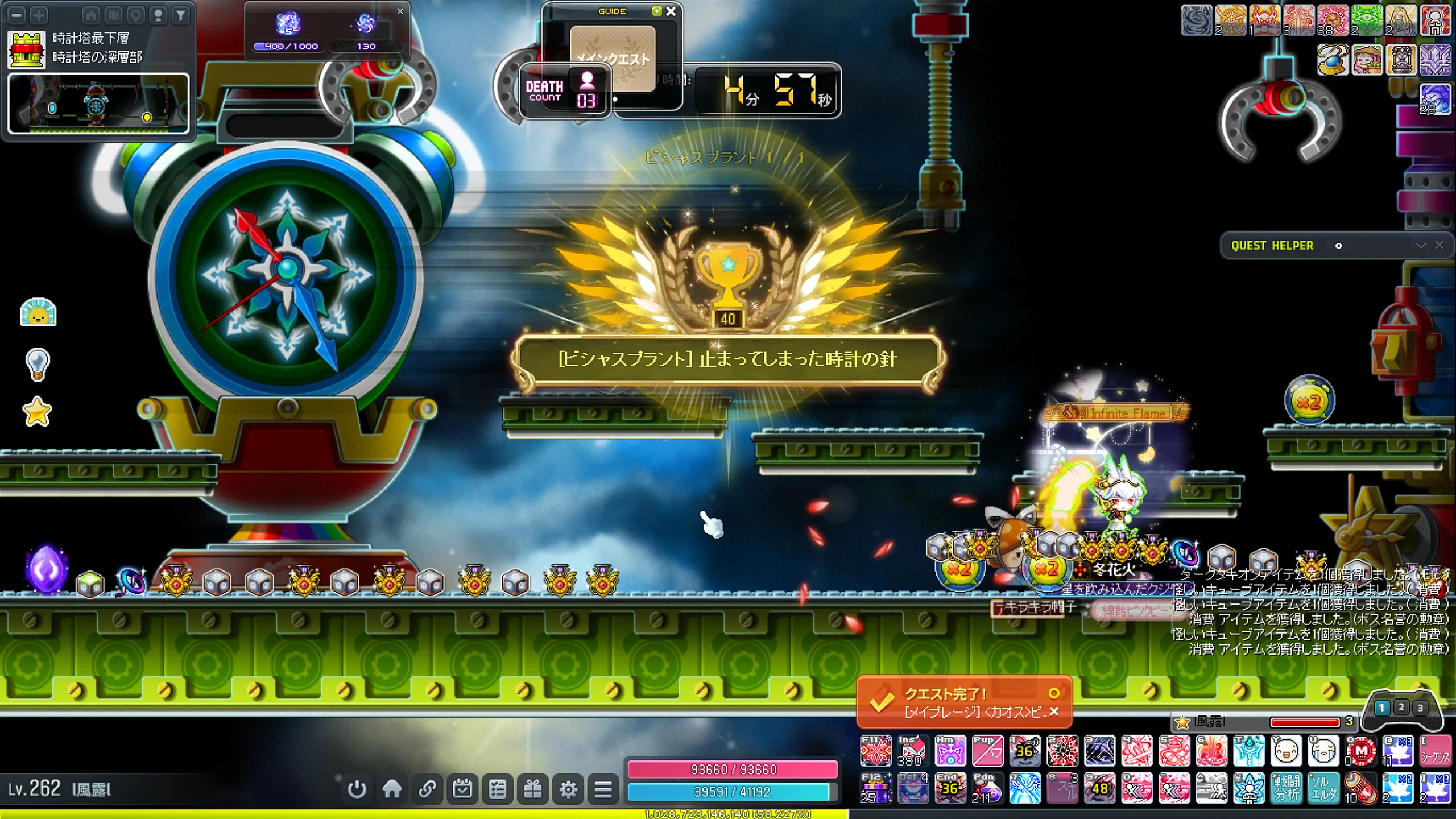Image resolution: width=1456 pixels, height=819 pixels.
Task: Select the 戦闘分析 battle analysis slot
Action: pyautogui.click(x=1287, y=788)
